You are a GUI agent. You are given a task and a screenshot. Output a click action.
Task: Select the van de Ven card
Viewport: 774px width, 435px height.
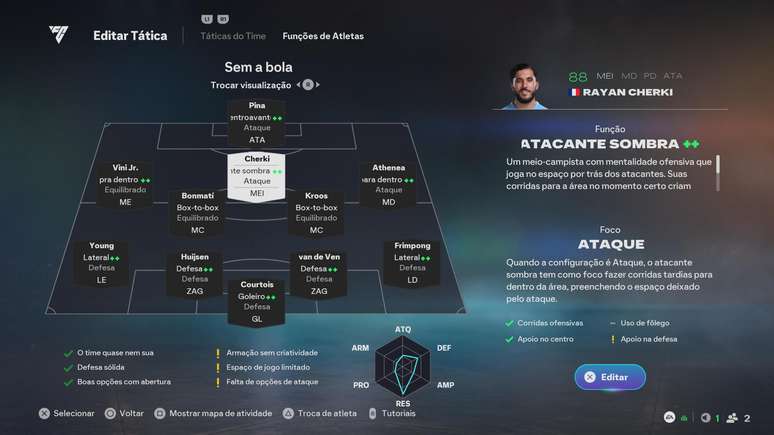pyautogui.click(x=319, y=274)
